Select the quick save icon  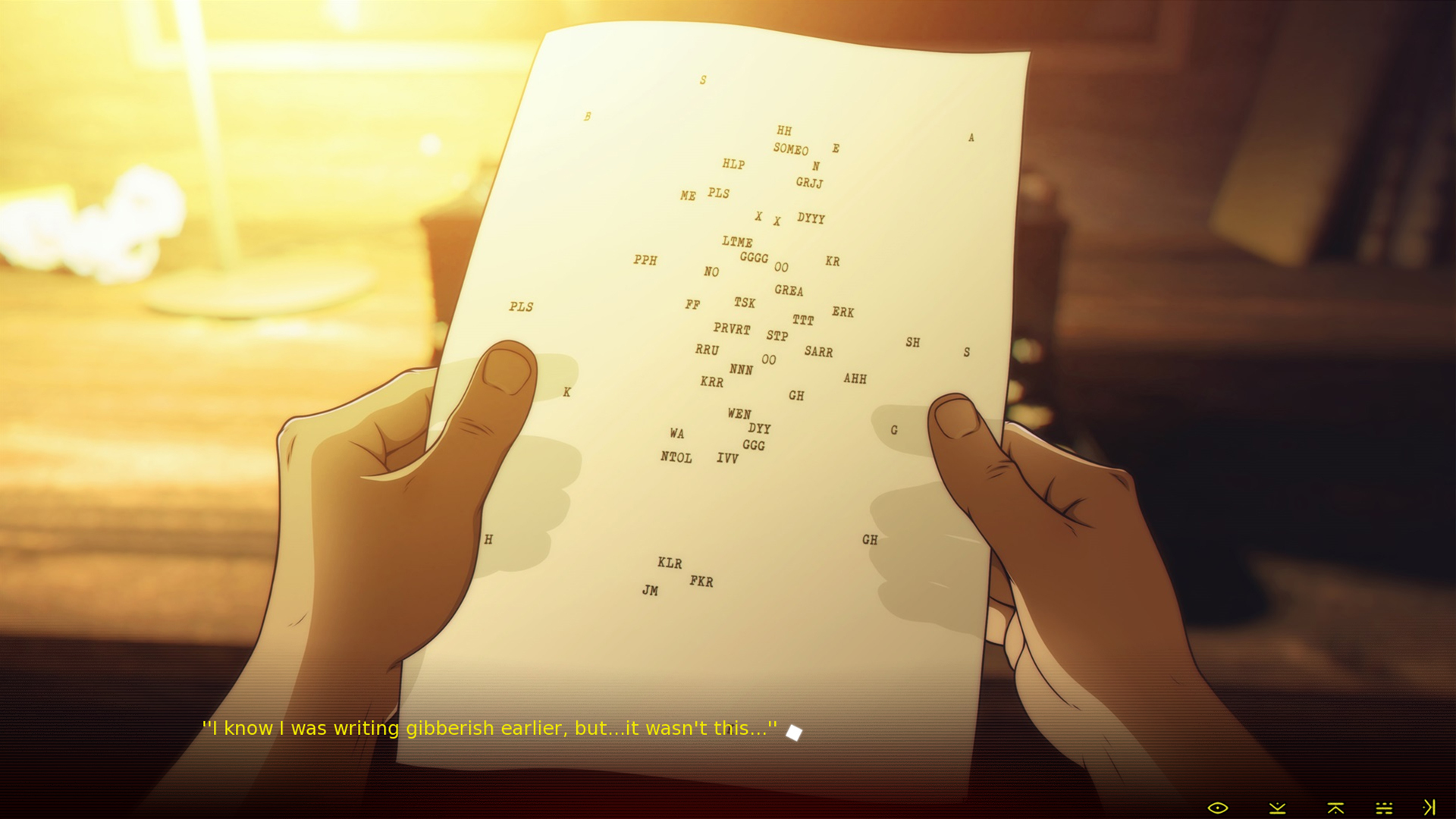[x=1278, y=808]
